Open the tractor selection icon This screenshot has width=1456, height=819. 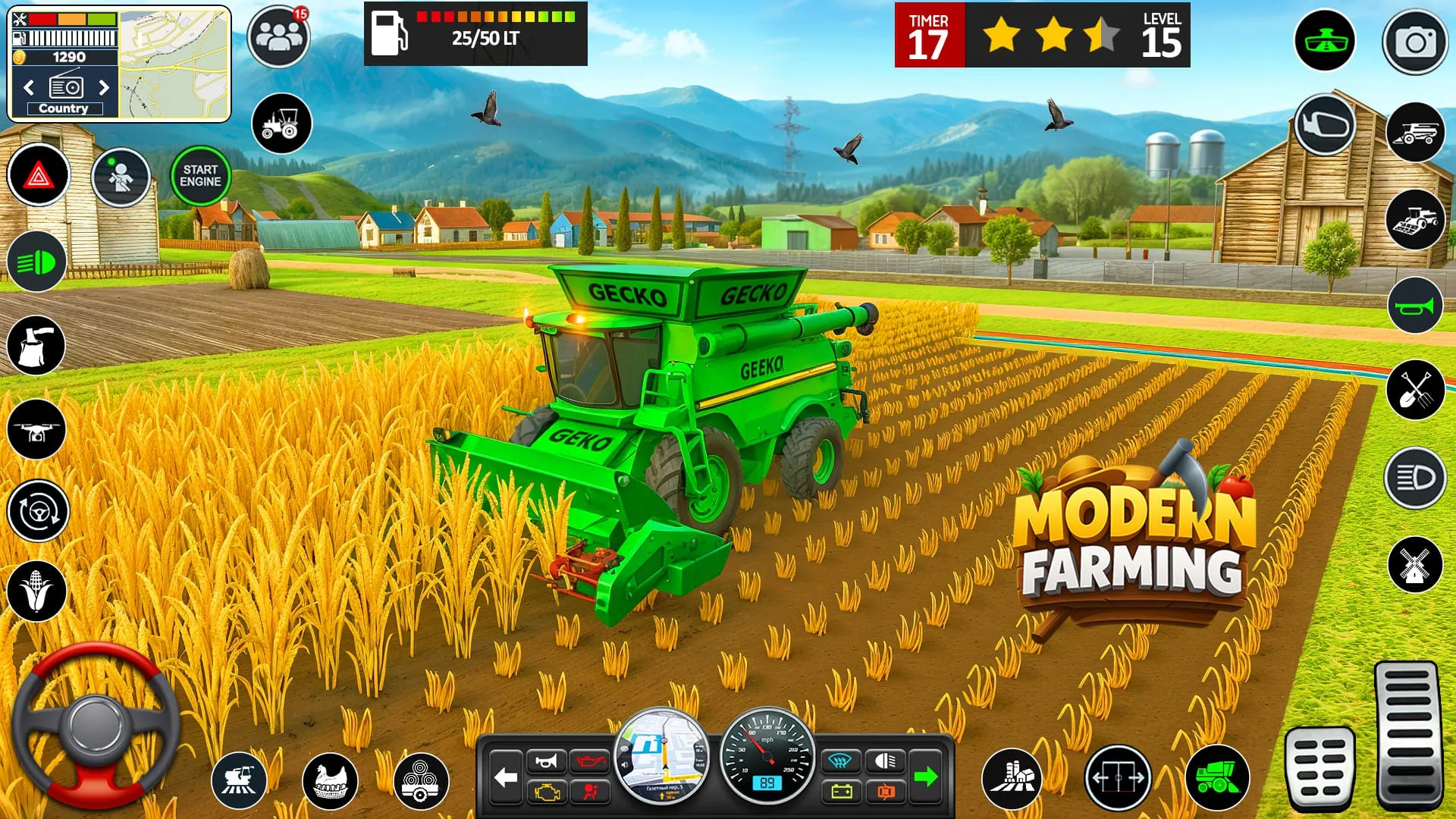tap(281, 124)
